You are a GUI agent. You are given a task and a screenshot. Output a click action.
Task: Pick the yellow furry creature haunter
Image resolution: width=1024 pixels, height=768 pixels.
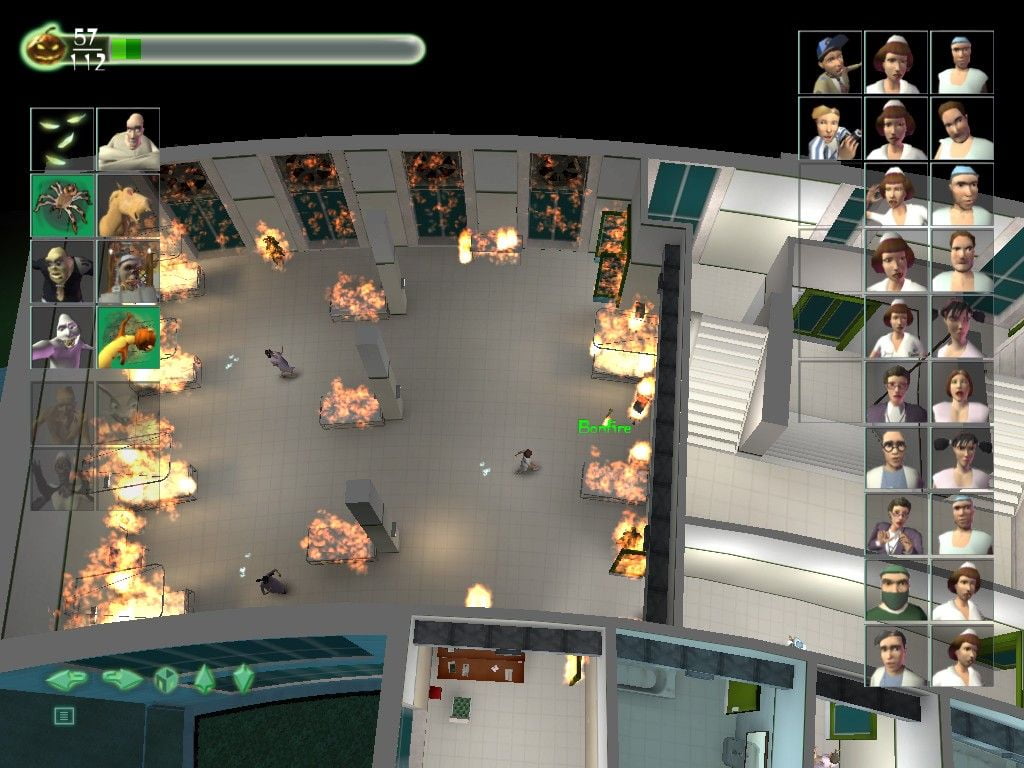128,205
